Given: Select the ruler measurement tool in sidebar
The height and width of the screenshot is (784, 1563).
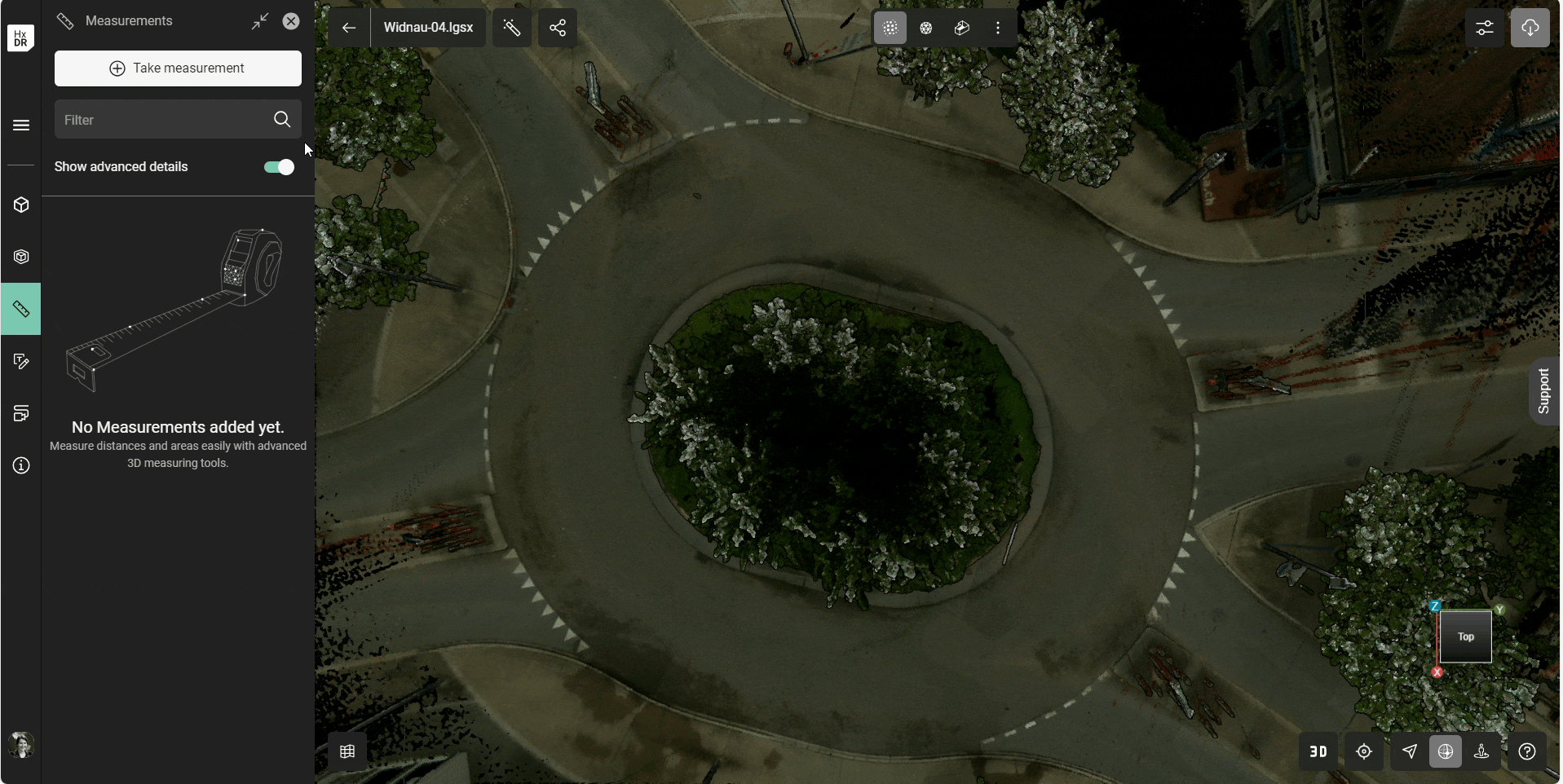Looking at the screenshot, I should tap(20, 309).
